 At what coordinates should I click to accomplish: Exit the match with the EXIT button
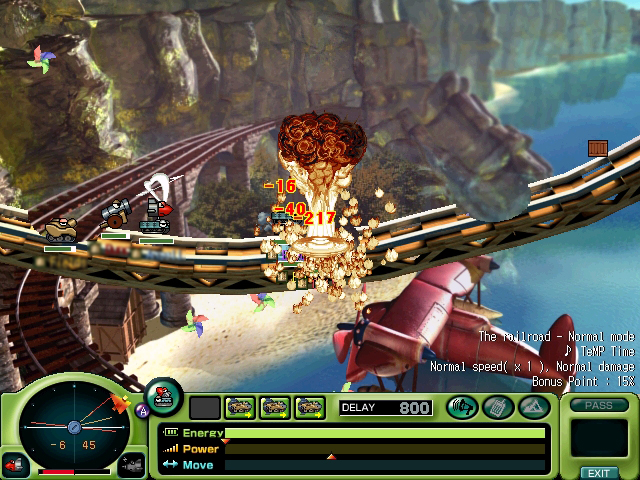click(598, 472)
